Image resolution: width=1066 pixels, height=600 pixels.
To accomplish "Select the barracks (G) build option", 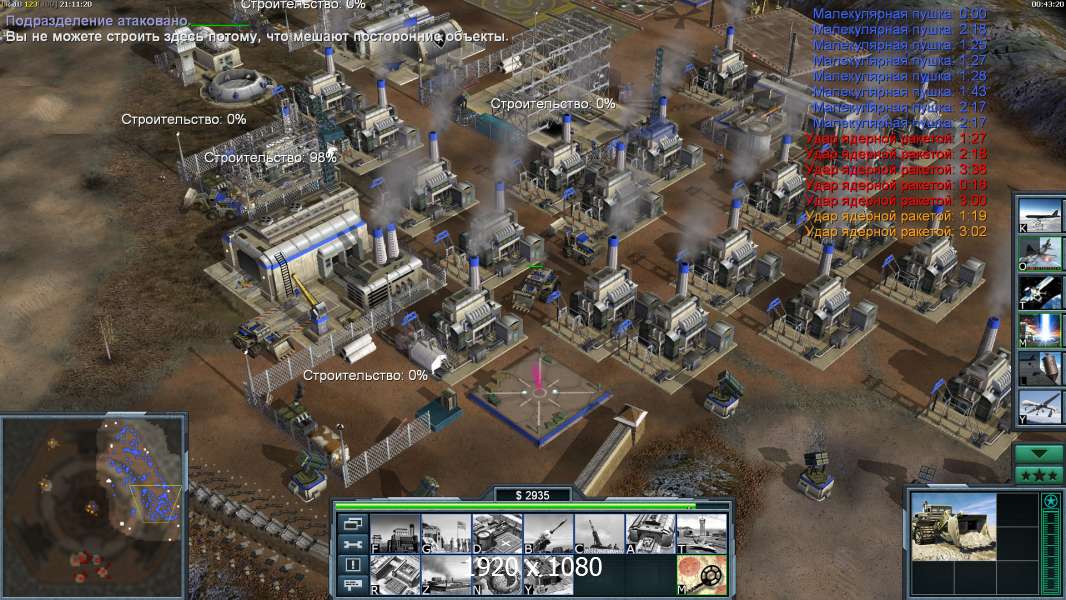I will 446,533.
